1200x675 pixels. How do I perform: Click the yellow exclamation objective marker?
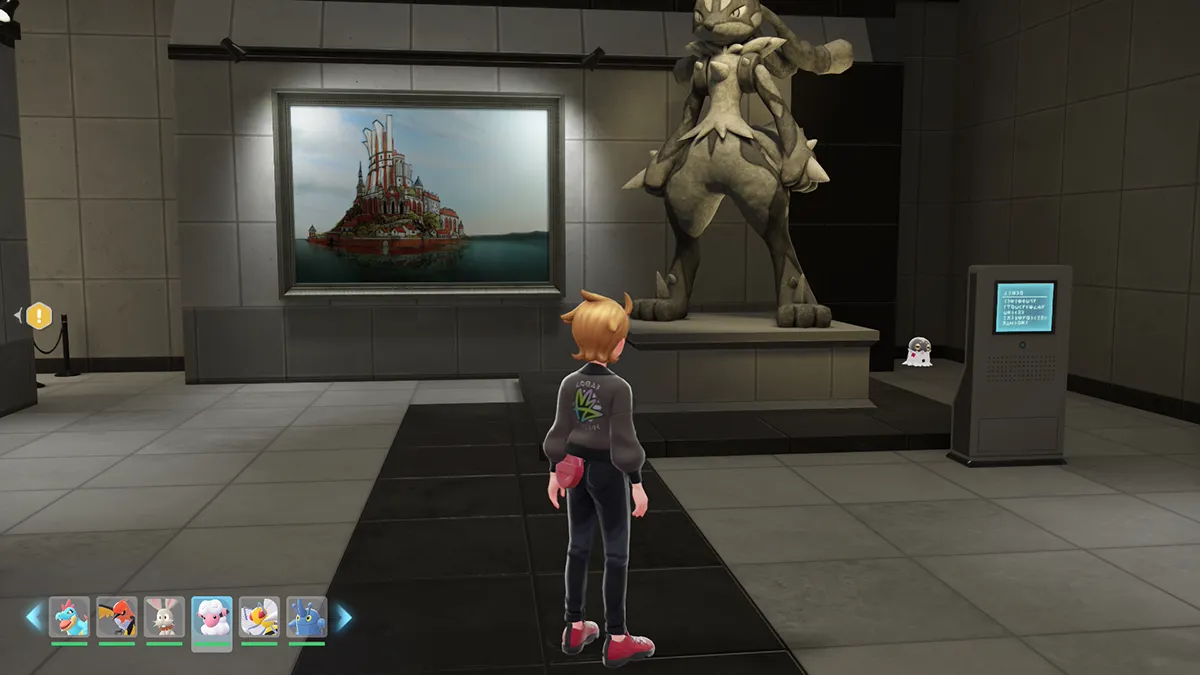(38, 316)
